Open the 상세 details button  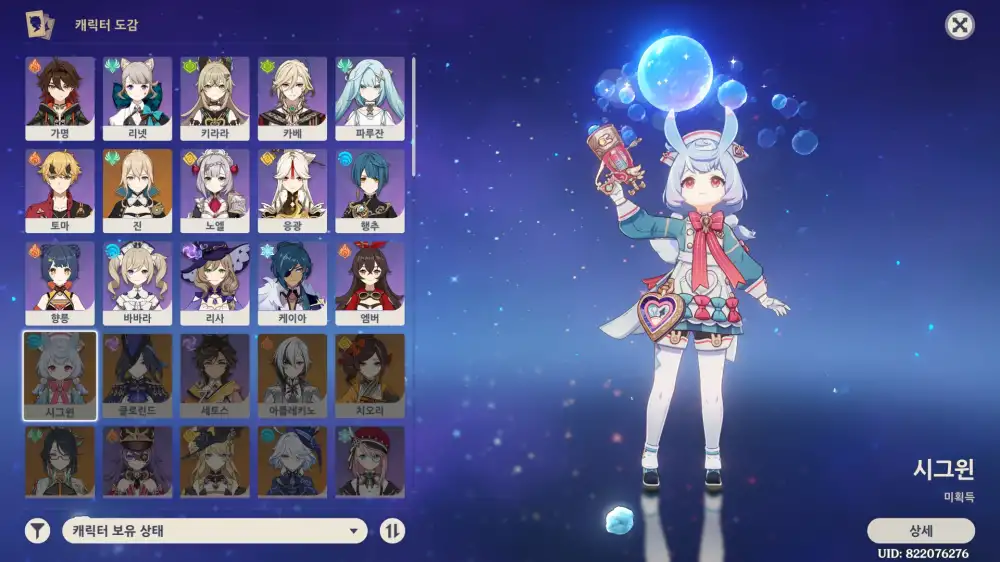pyautogui.click(x=920, y=530)
